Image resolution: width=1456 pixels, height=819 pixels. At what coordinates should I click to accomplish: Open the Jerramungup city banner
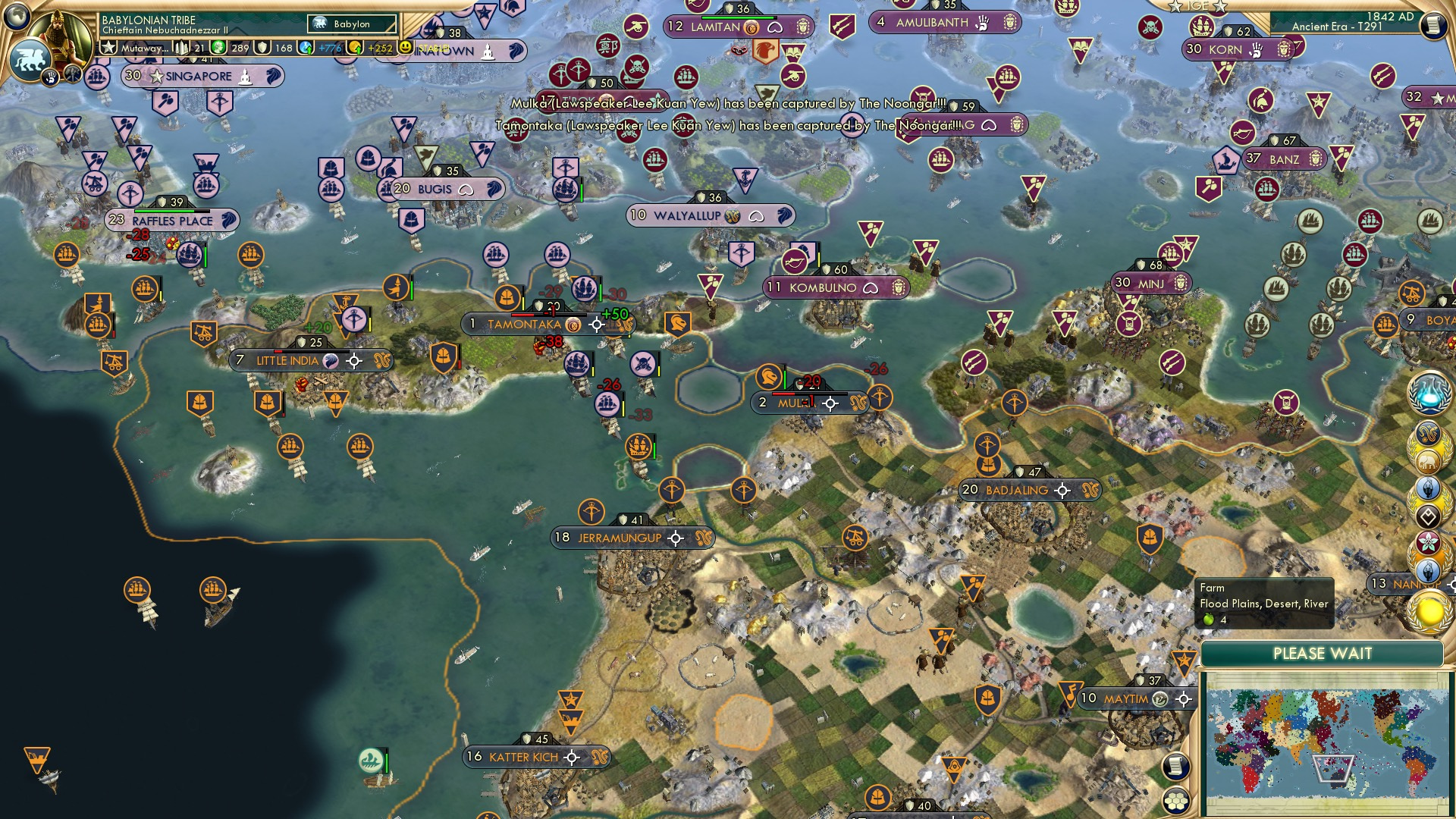(620, 538)
